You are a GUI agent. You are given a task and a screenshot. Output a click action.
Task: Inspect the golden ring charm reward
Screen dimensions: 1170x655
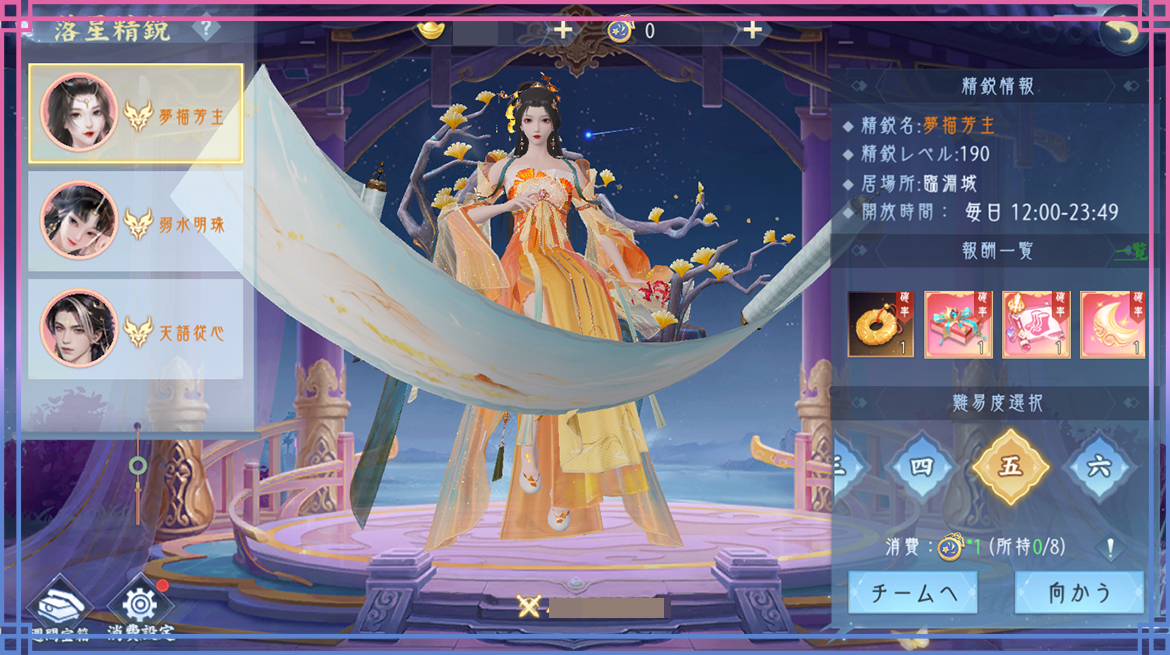pos(880,324)
